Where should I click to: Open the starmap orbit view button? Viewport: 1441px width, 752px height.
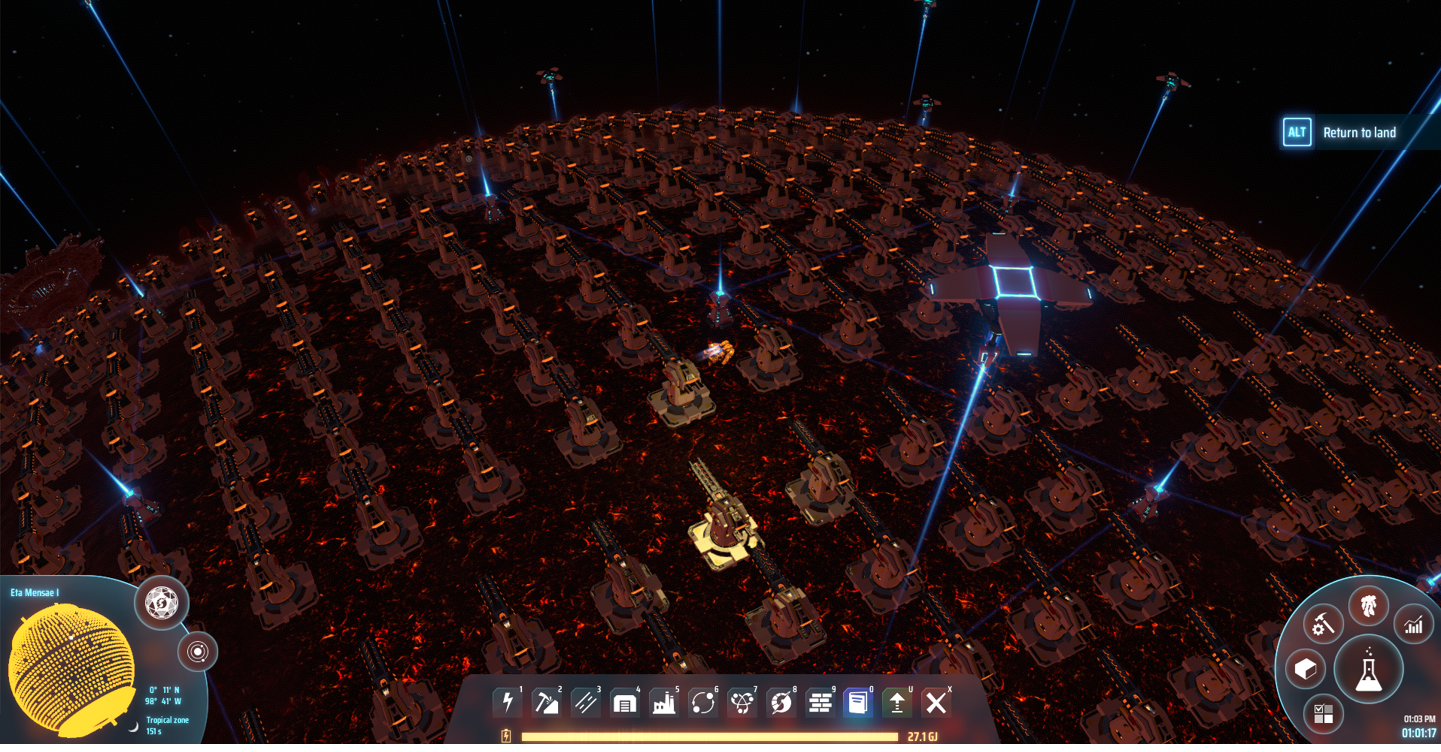pos(198,653)
